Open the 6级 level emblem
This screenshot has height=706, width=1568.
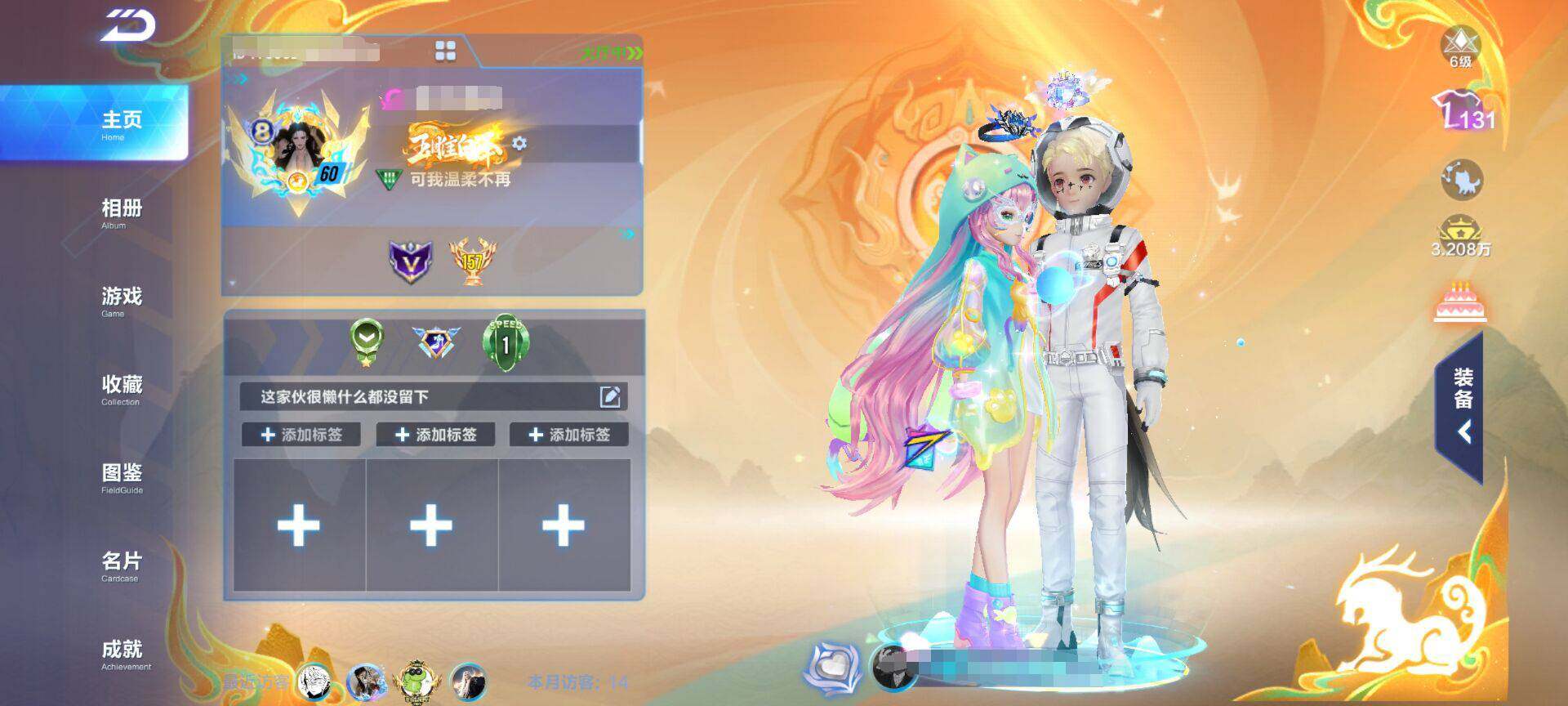point(1460,47)
